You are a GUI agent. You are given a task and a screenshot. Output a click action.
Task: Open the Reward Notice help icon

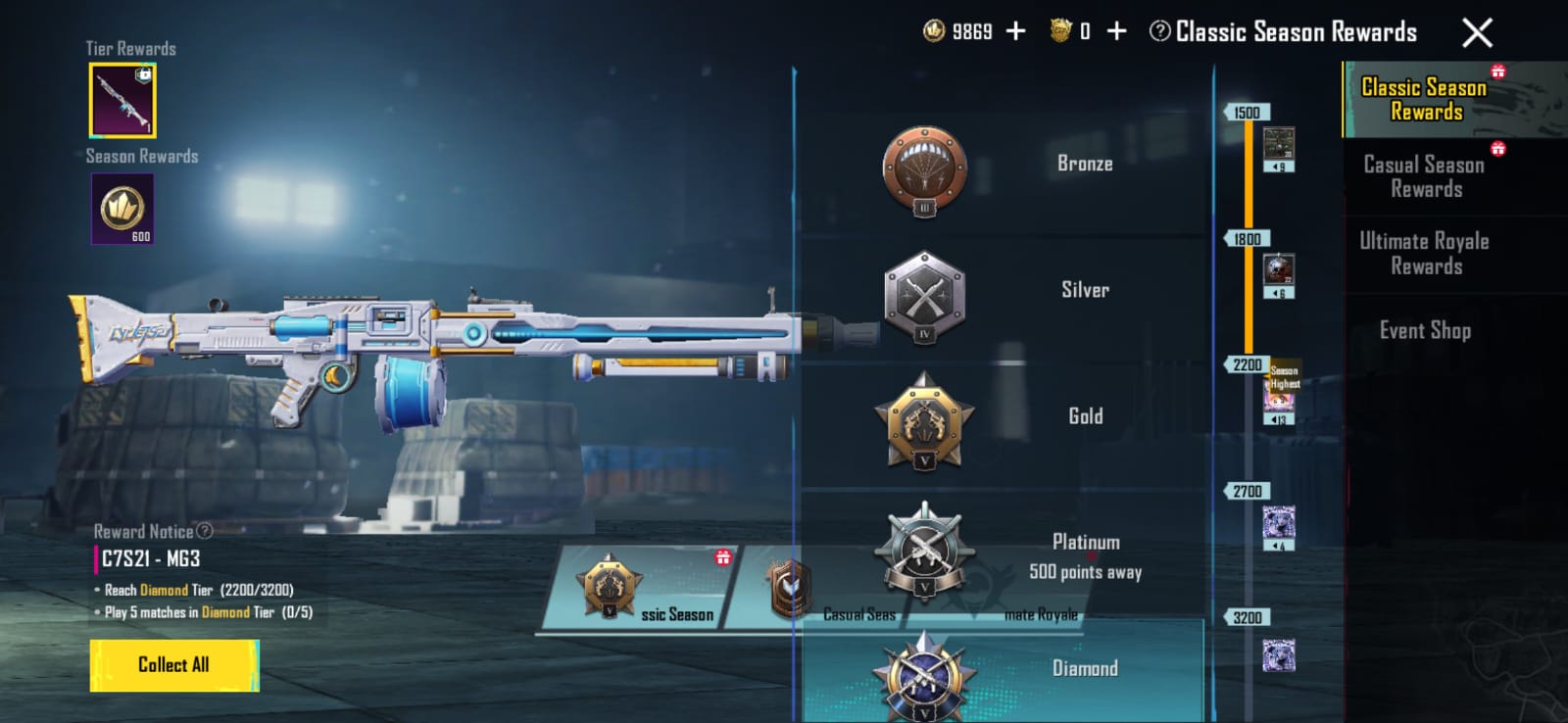click(x=204, y=531)
